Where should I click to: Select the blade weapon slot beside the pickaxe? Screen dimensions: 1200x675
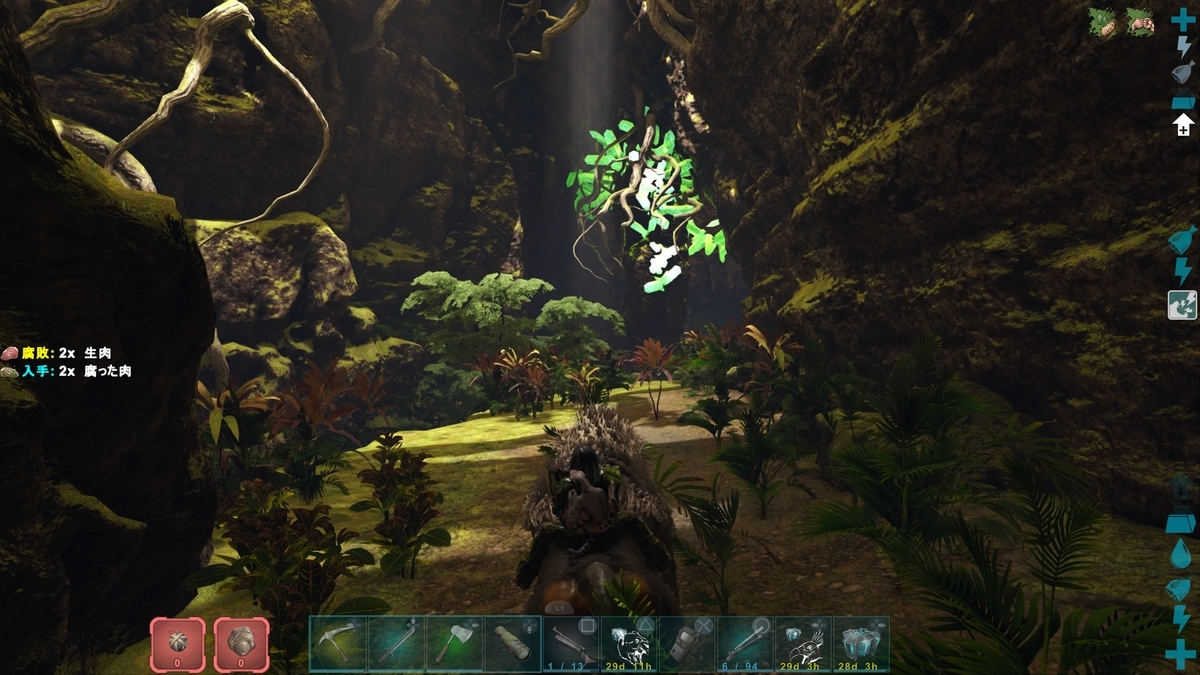click(396, 643)
